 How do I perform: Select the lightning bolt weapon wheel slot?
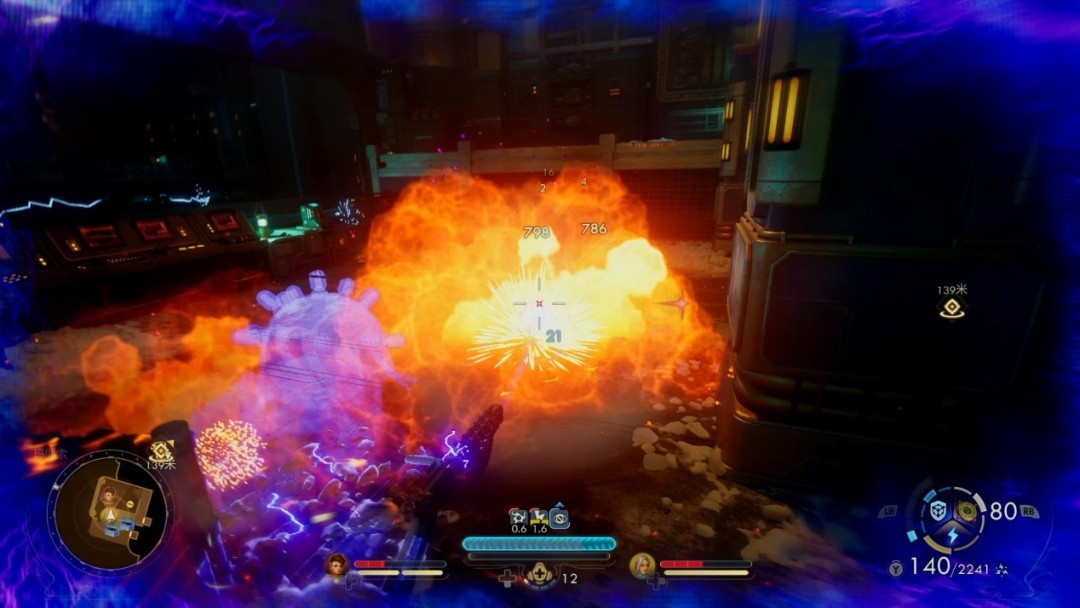click(952, 534)
